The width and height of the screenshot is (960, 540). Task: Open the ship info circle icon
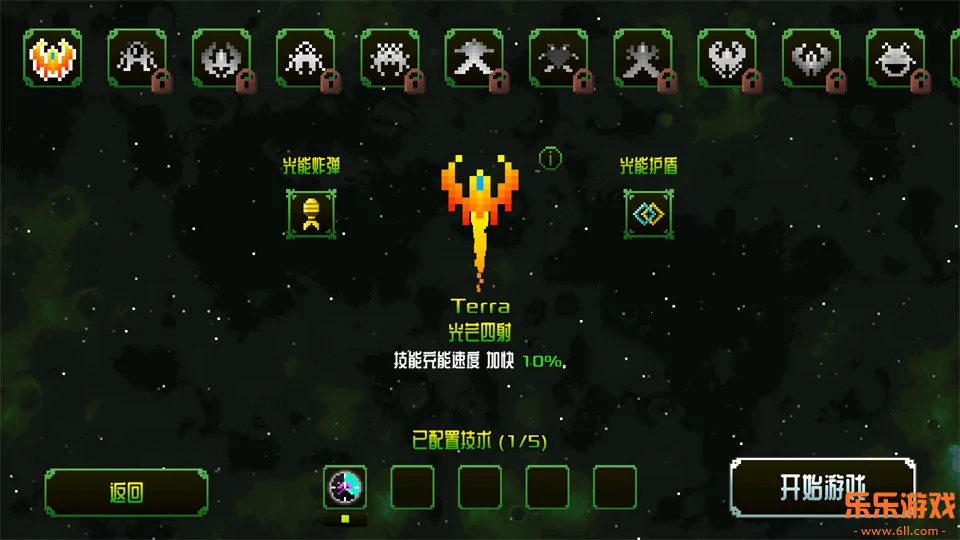[550, 158]
